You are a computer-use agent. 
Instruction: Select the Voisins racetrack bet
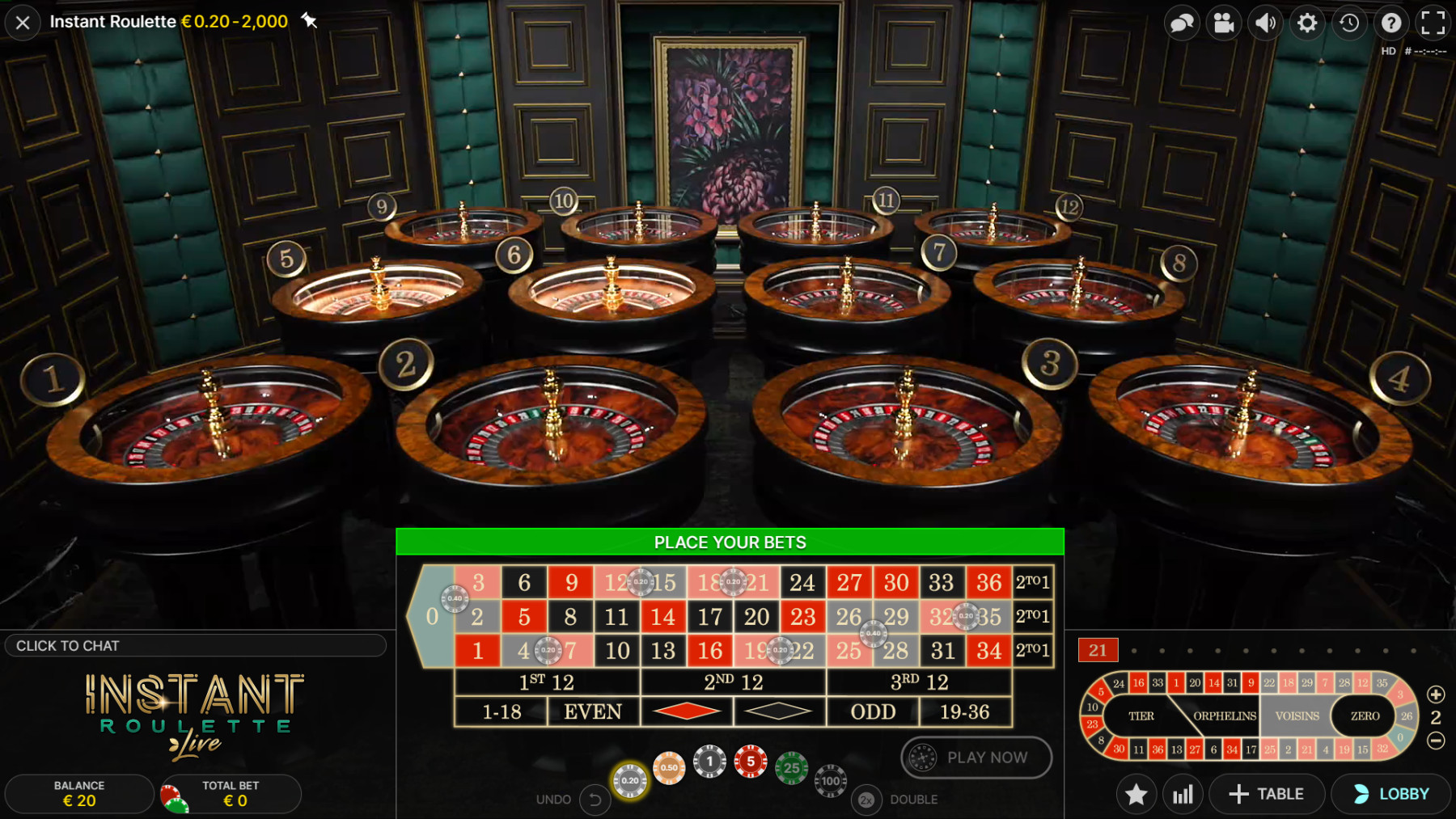pyautogui.click(x=1297, y=716)
